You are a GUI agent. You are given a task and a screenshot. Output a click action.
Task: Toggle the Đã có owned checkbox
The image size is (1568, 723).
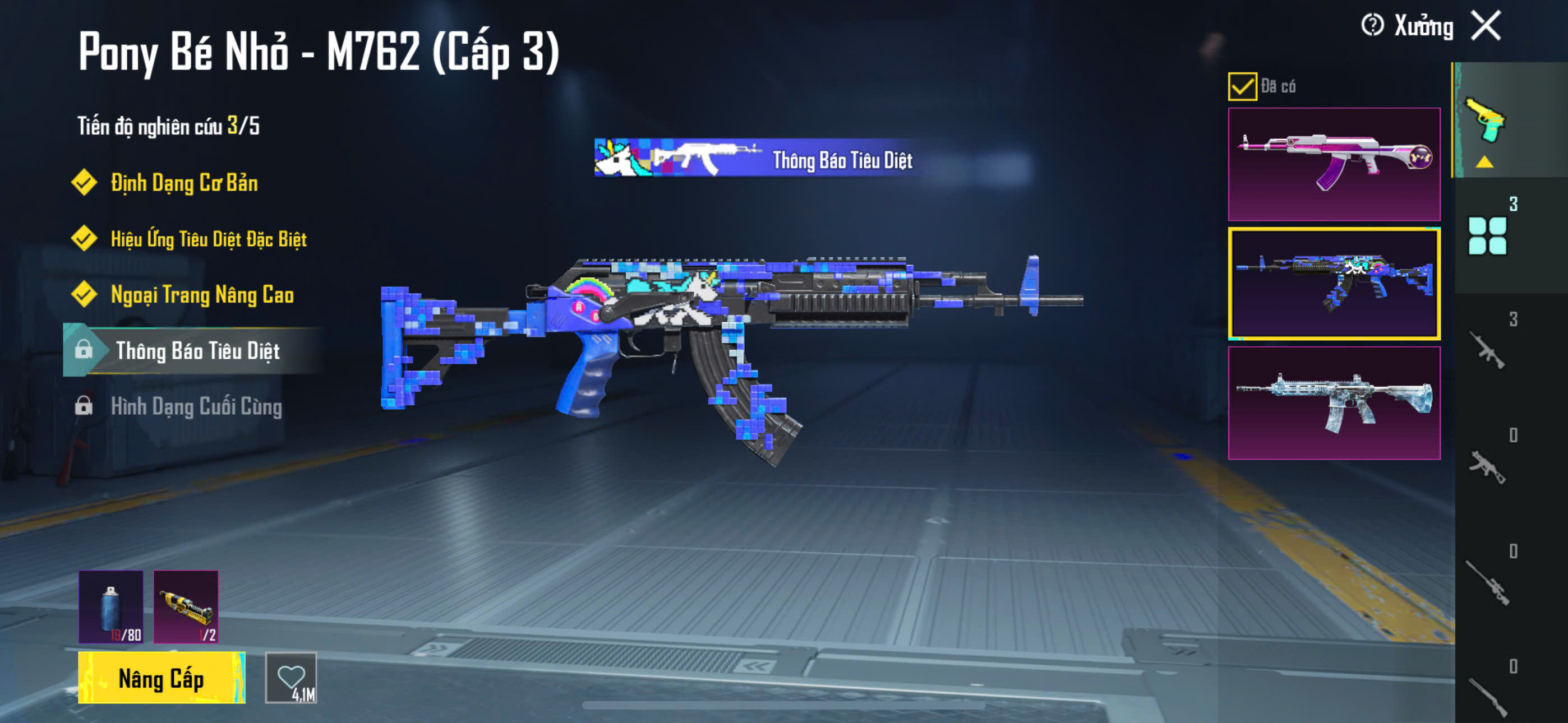coord(1242,86)
